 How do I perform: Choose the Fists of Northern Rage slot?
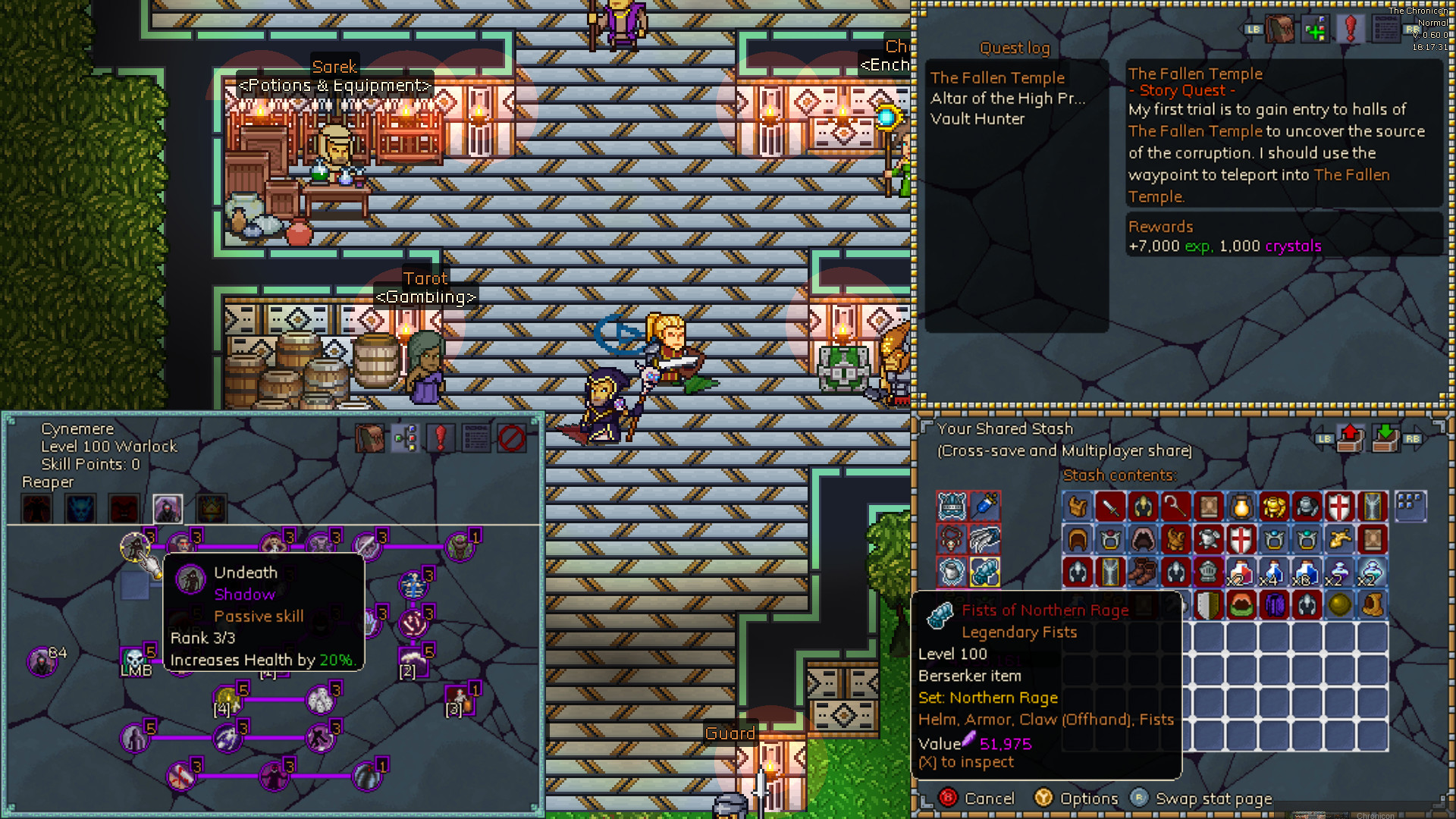[x=984, y=572]
